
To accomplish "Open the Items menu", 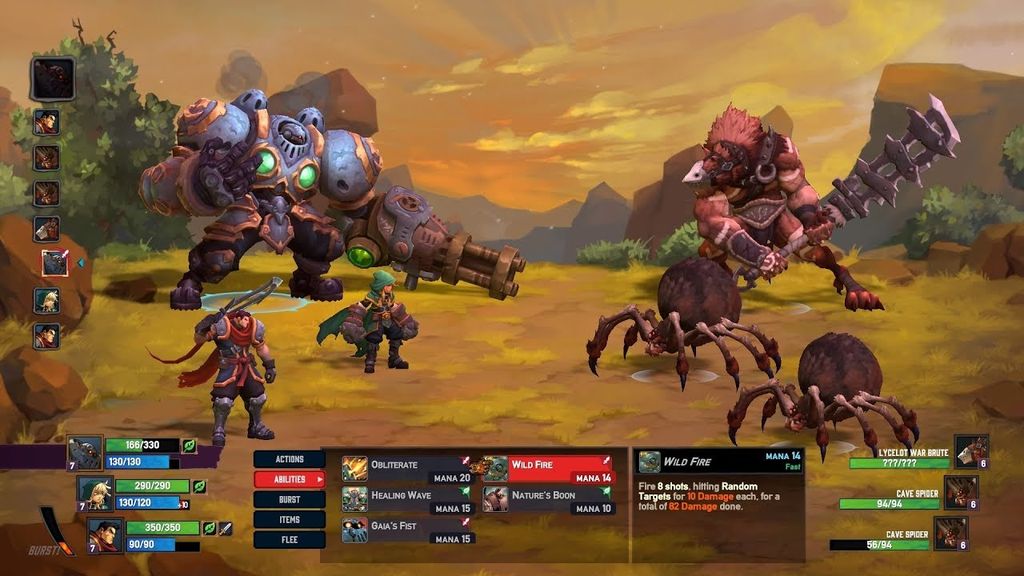I will tap(289, 519).
